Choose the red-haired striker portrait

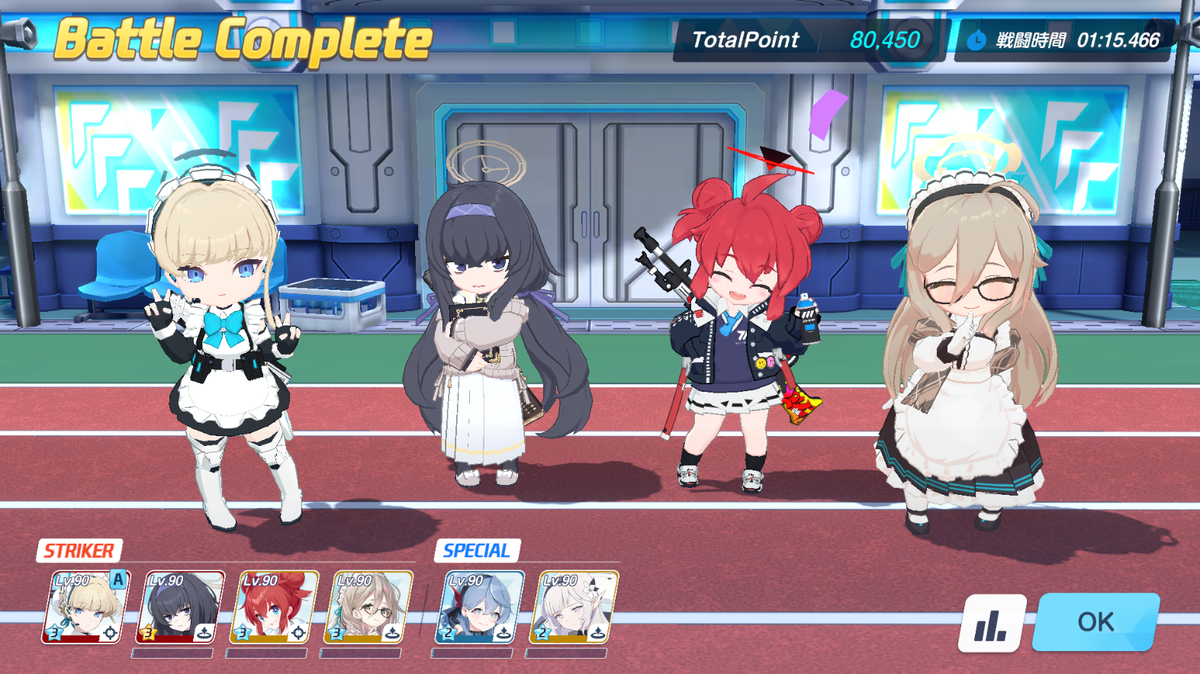click(x=275, y=607)
